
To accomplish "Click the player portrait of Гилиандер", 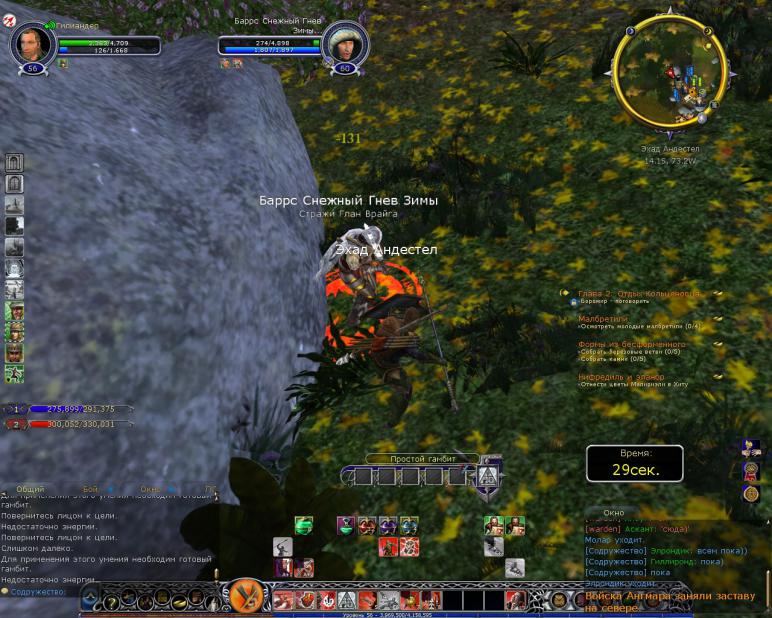I will coord(30,44).
